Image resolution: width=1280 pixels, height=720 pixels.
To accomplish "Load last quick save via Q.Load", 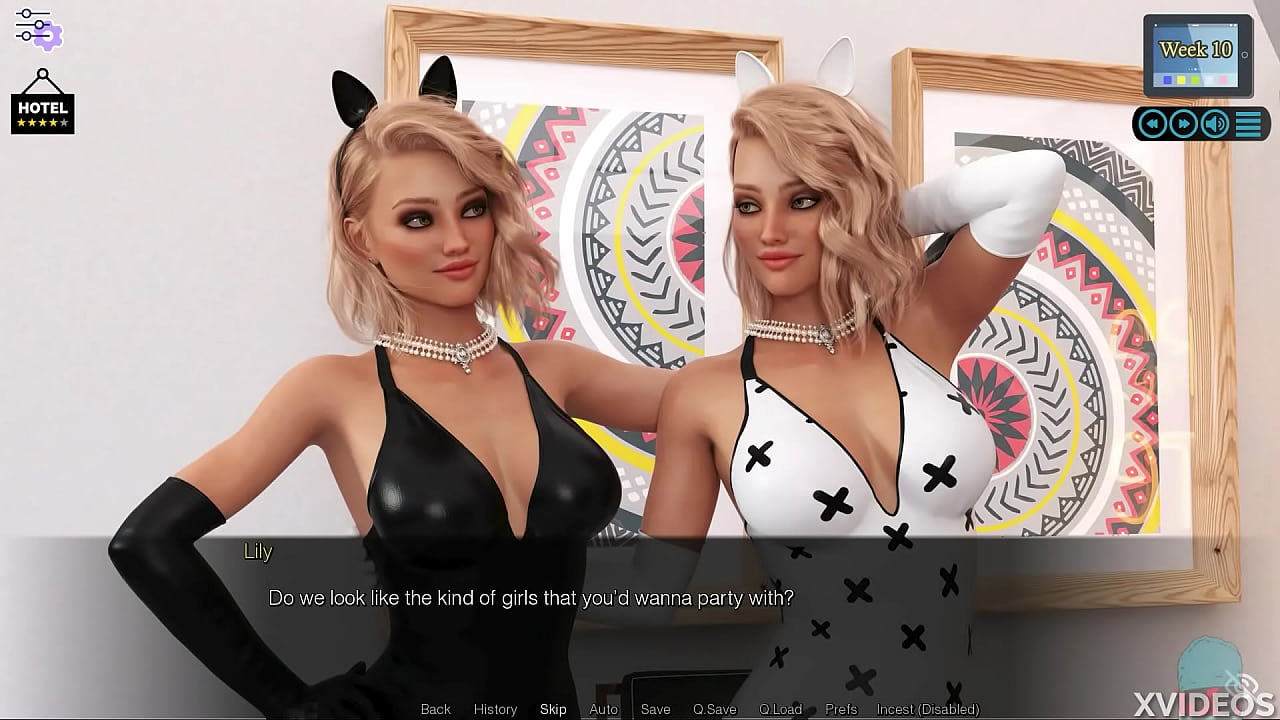I will point(781,709).
